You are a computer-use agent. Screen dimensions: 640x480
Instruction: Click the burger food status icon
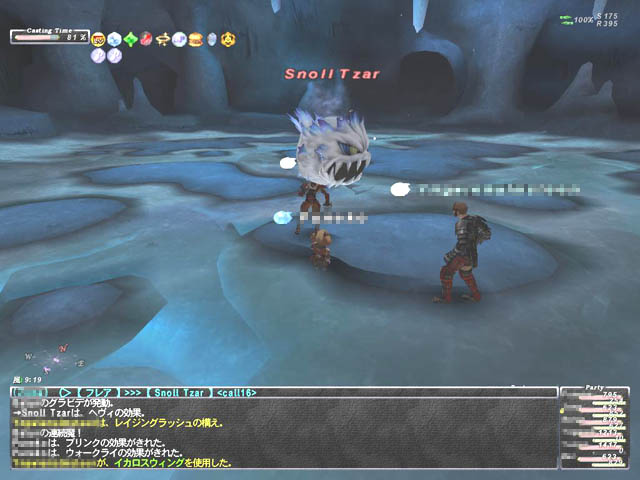195,39
